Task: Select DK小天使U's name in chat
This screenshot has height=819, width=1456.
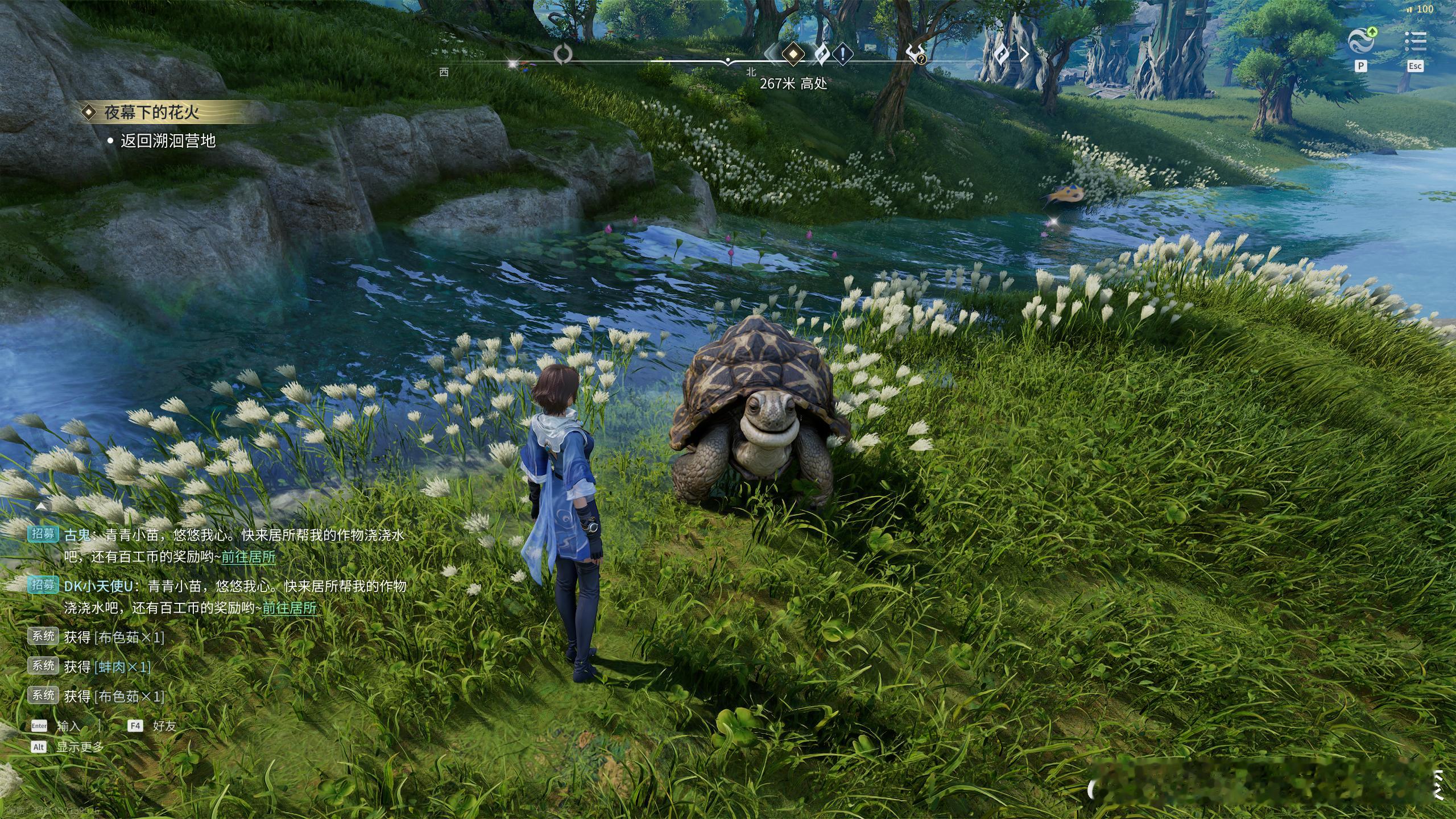Action: click(x=98, y=586)
